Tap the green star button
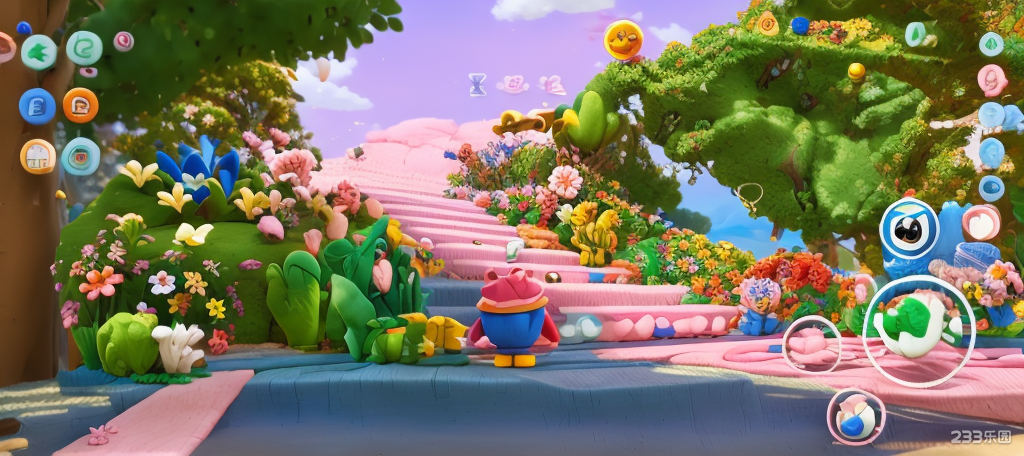1024x456 pixels. (x=39, y=52)
